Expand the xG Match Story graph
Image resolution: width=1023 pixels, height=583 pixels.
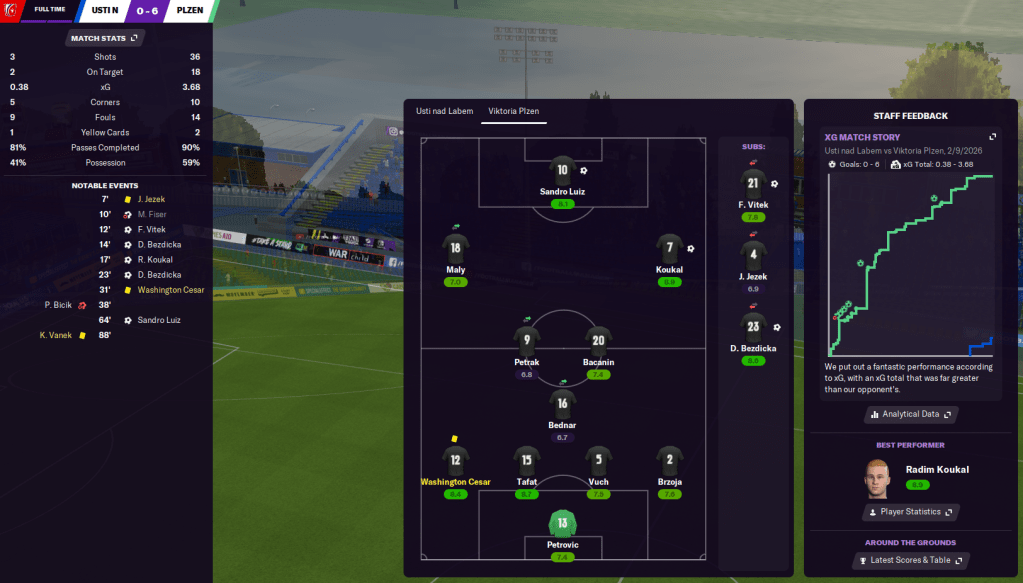coord(993,137)
